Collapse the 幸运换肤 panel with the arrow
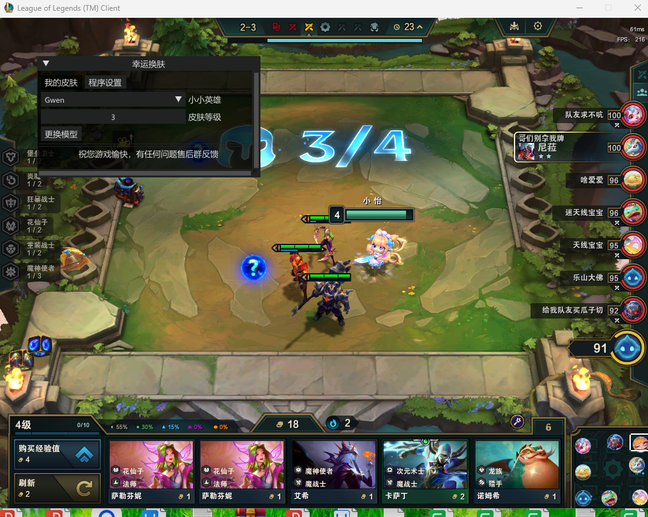The image size is (648, 517). pos(45,64)
